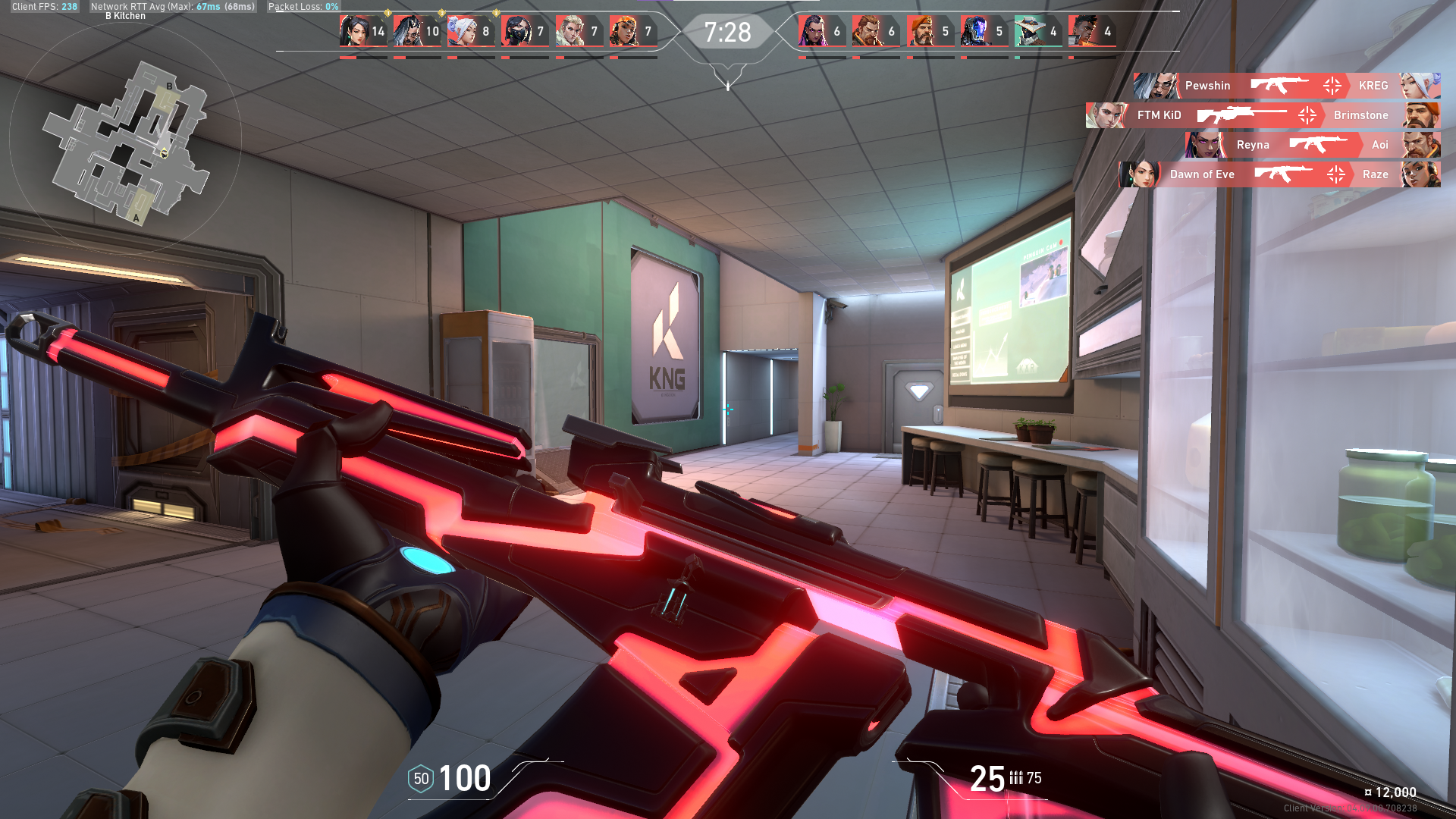
Task: Click the shield armor icon next to 100
Action: (x=422, y=779)
